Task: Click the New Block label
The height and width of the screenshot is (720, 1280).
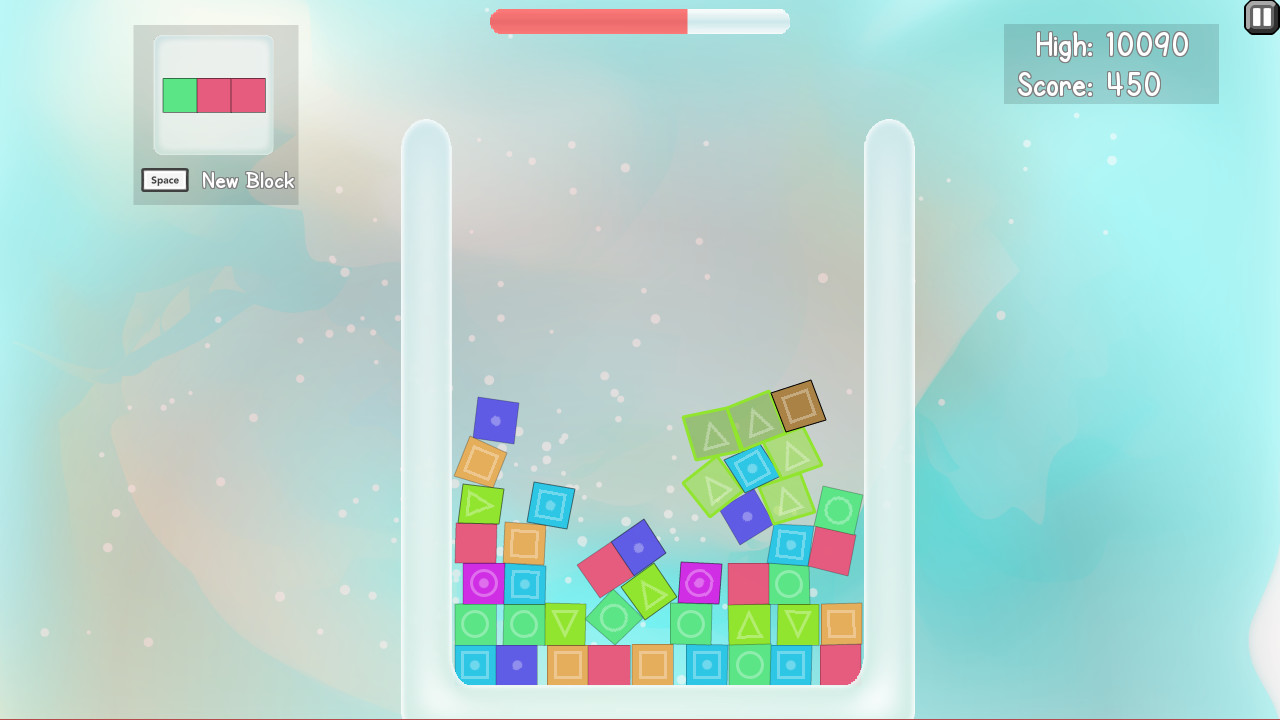Action: click(247, 181)
